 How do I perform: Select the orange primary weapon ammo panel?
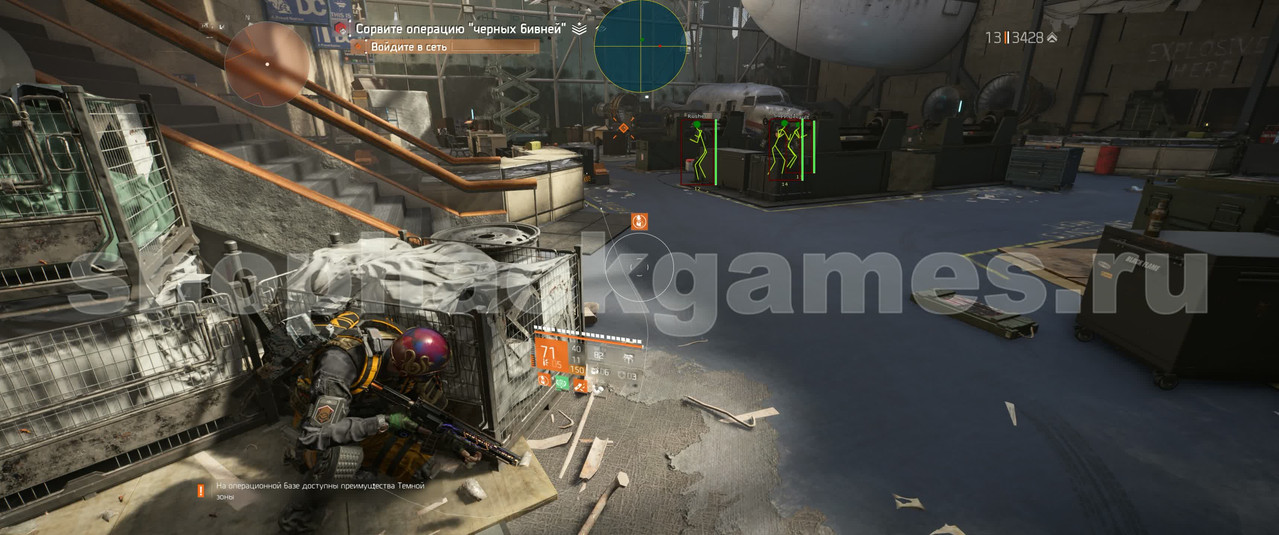click(551, 357)
